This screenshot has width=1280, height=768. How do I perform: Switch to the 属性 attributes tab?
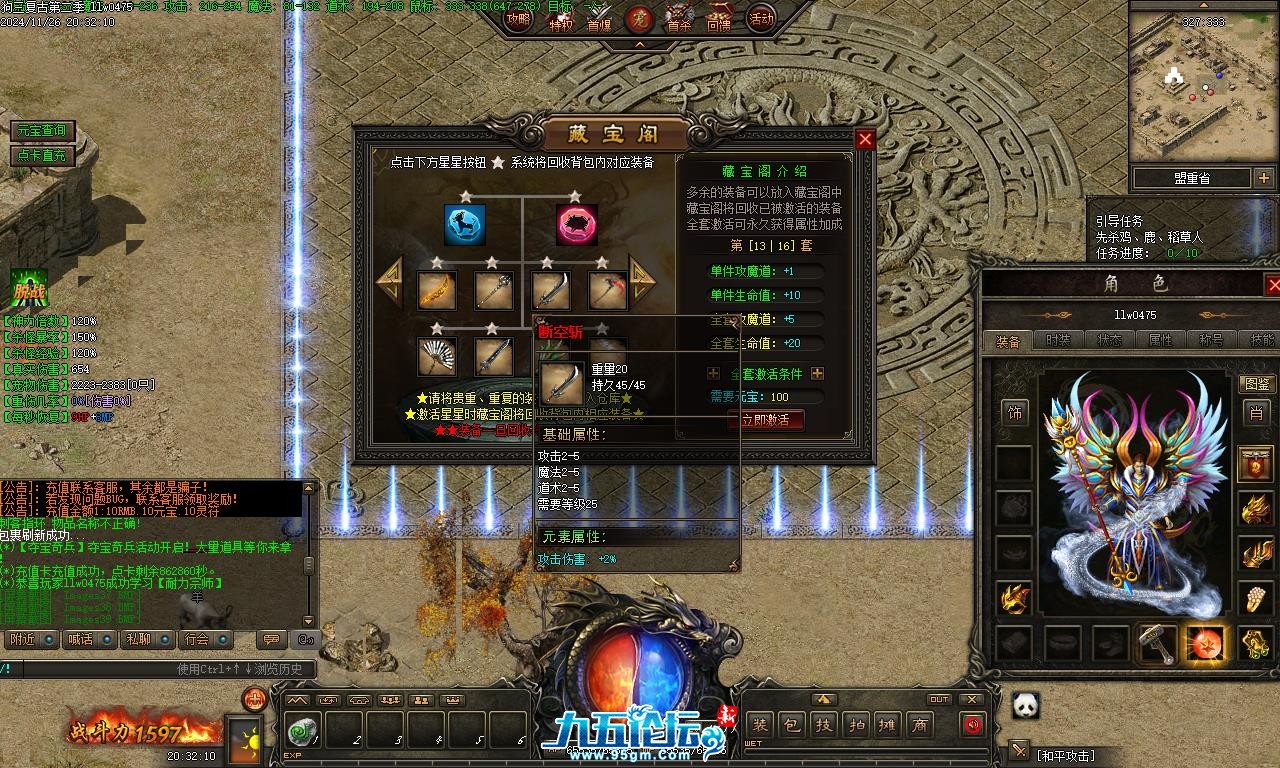1160,341
